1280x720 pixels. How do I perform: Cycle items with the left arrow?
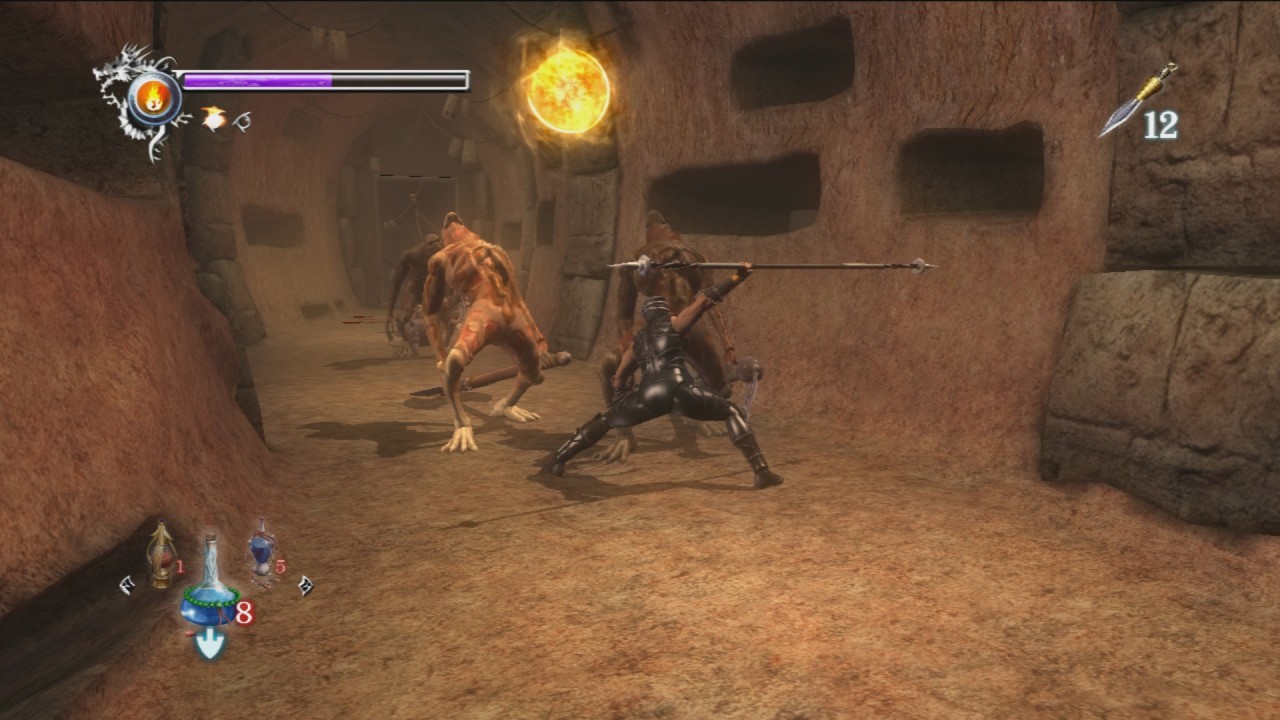click(127, 585)
